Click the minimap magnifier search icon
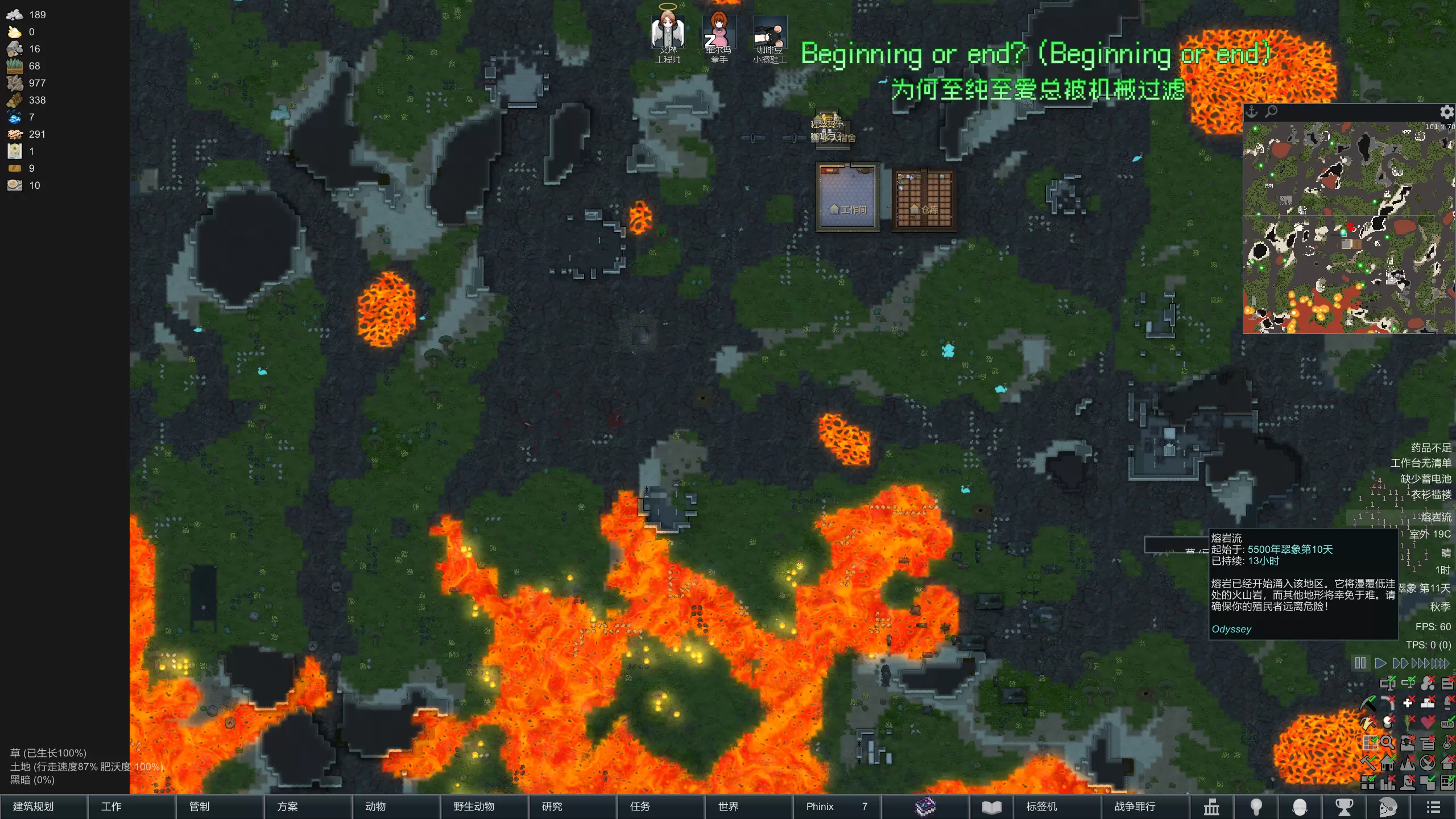The image size is (1456, 819). [1271, 111]
